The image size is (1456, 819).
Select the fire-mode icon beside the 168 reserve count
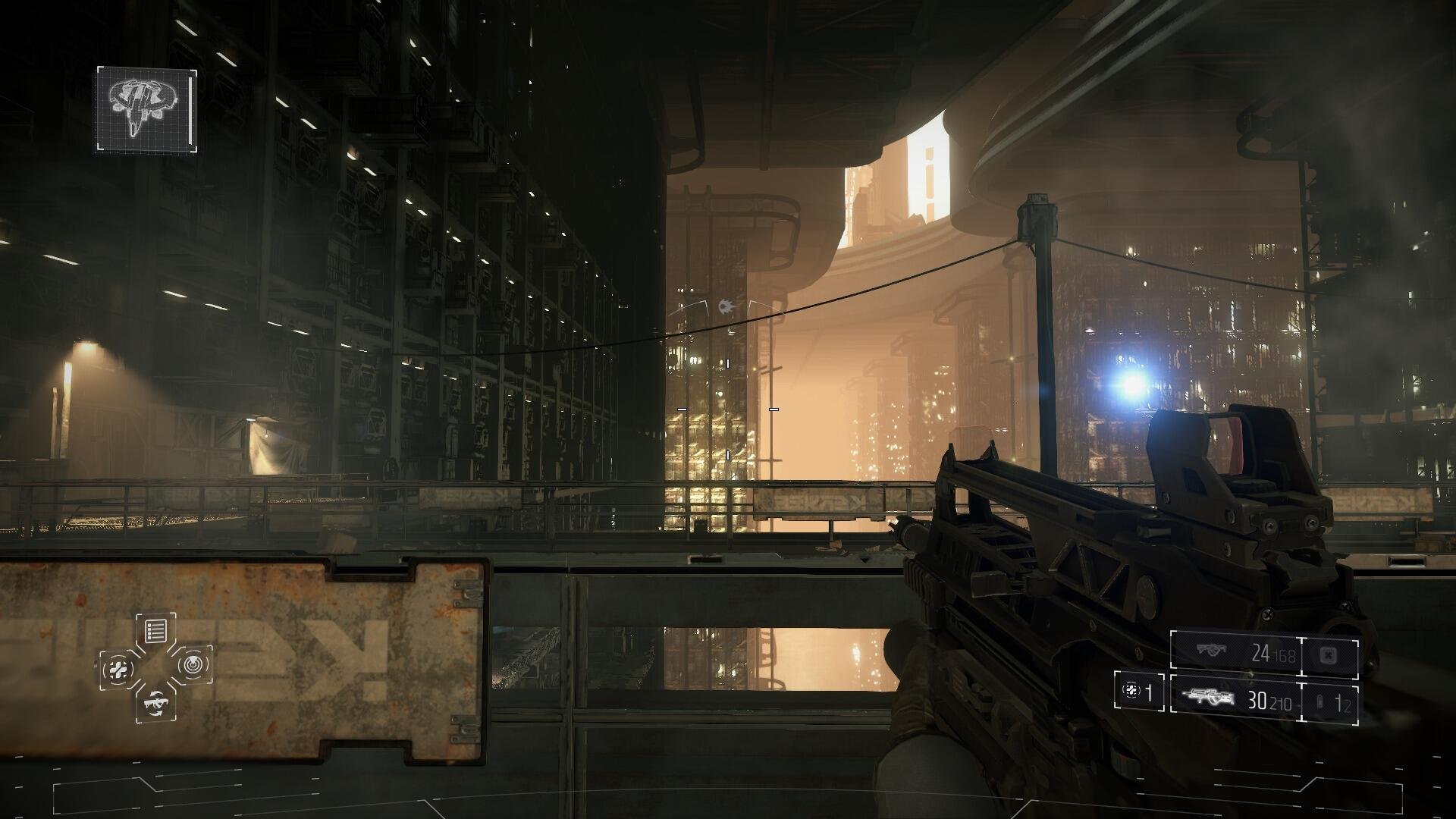pyautogui.click(x=1328, y=654)
